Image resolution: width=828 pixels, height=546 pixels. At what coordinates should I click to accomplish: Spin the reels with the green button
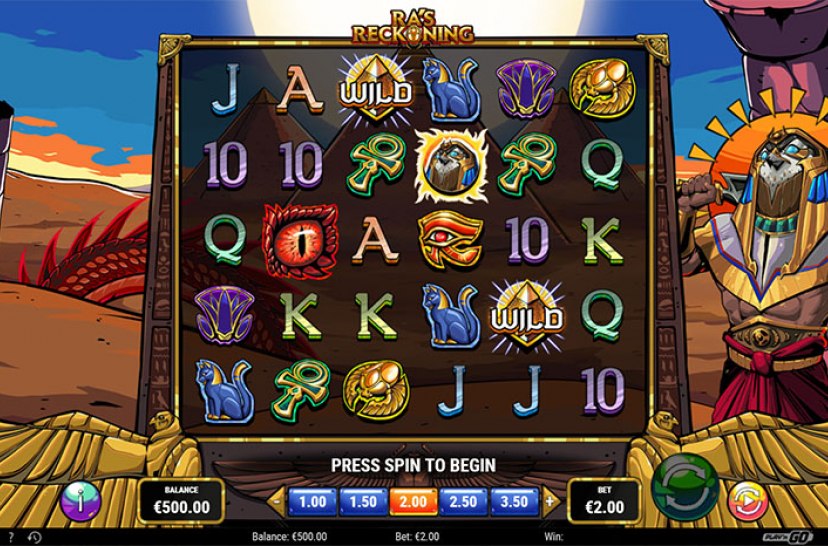coord(685,487)
